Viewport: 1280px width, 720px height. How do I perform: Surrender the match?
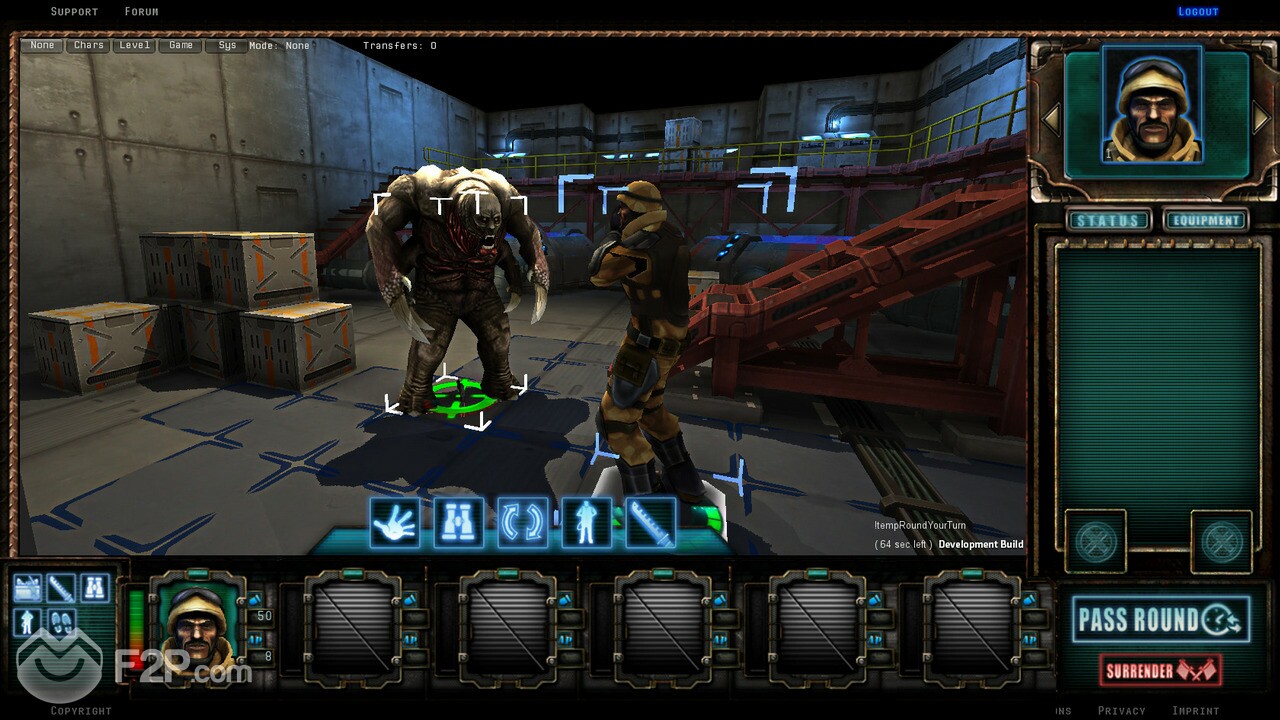point(1160,669)
